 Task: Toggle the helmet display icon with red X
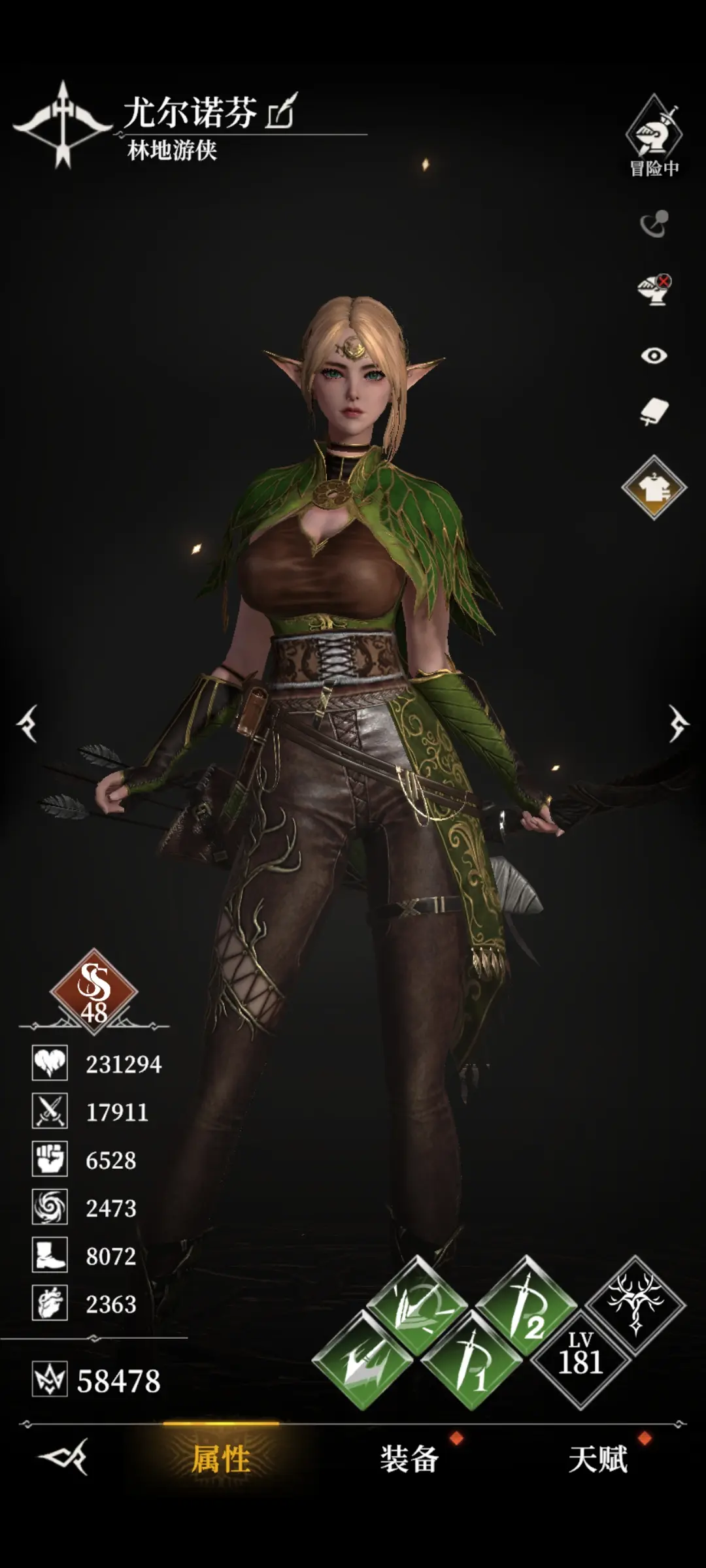(x=654, y=289)
